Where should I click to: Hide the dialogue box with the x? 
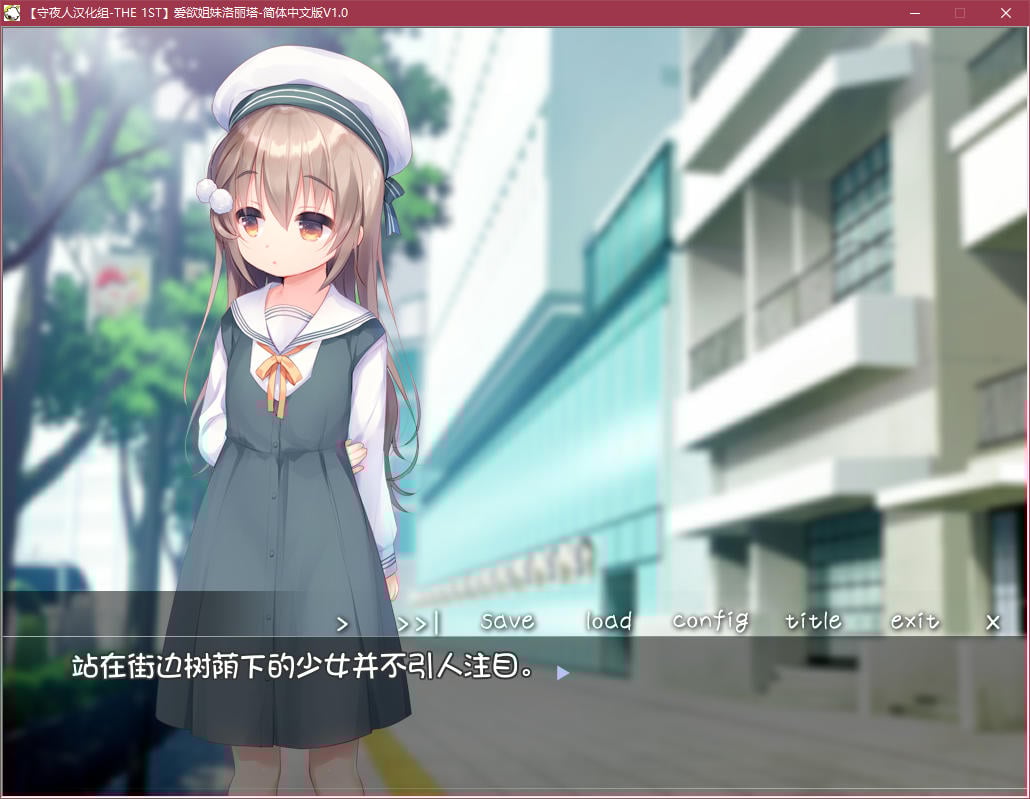point(993,622)
